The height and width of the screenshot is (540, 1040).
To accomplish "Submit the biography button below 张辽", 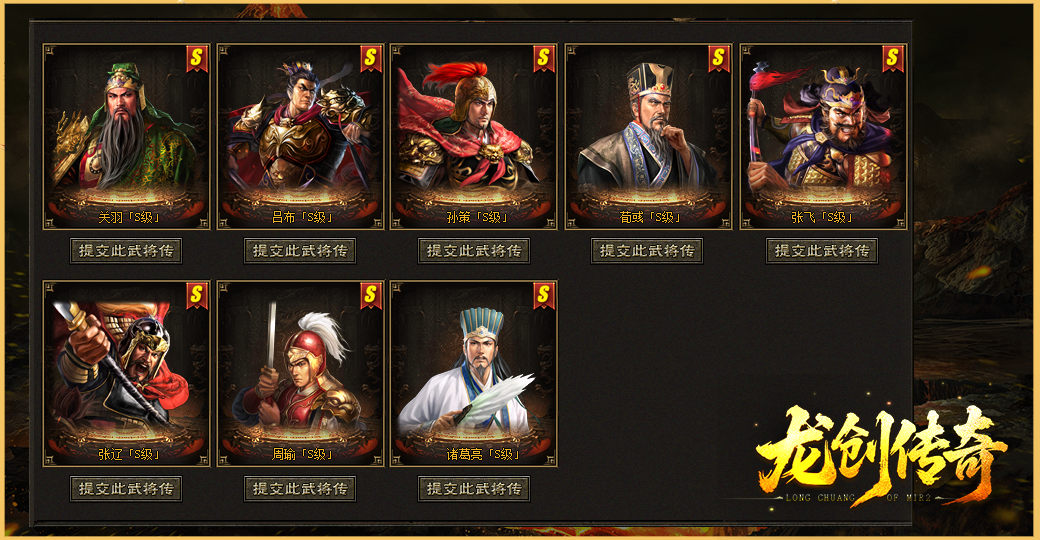I will pyautogui.click(x=126, y=489).
